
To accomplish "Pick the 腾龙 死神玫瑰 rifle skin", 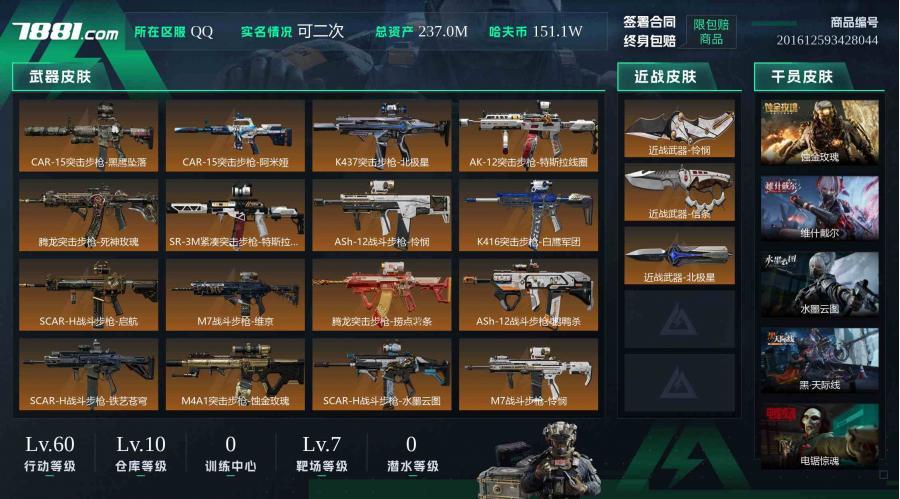I will pos(88,215).
